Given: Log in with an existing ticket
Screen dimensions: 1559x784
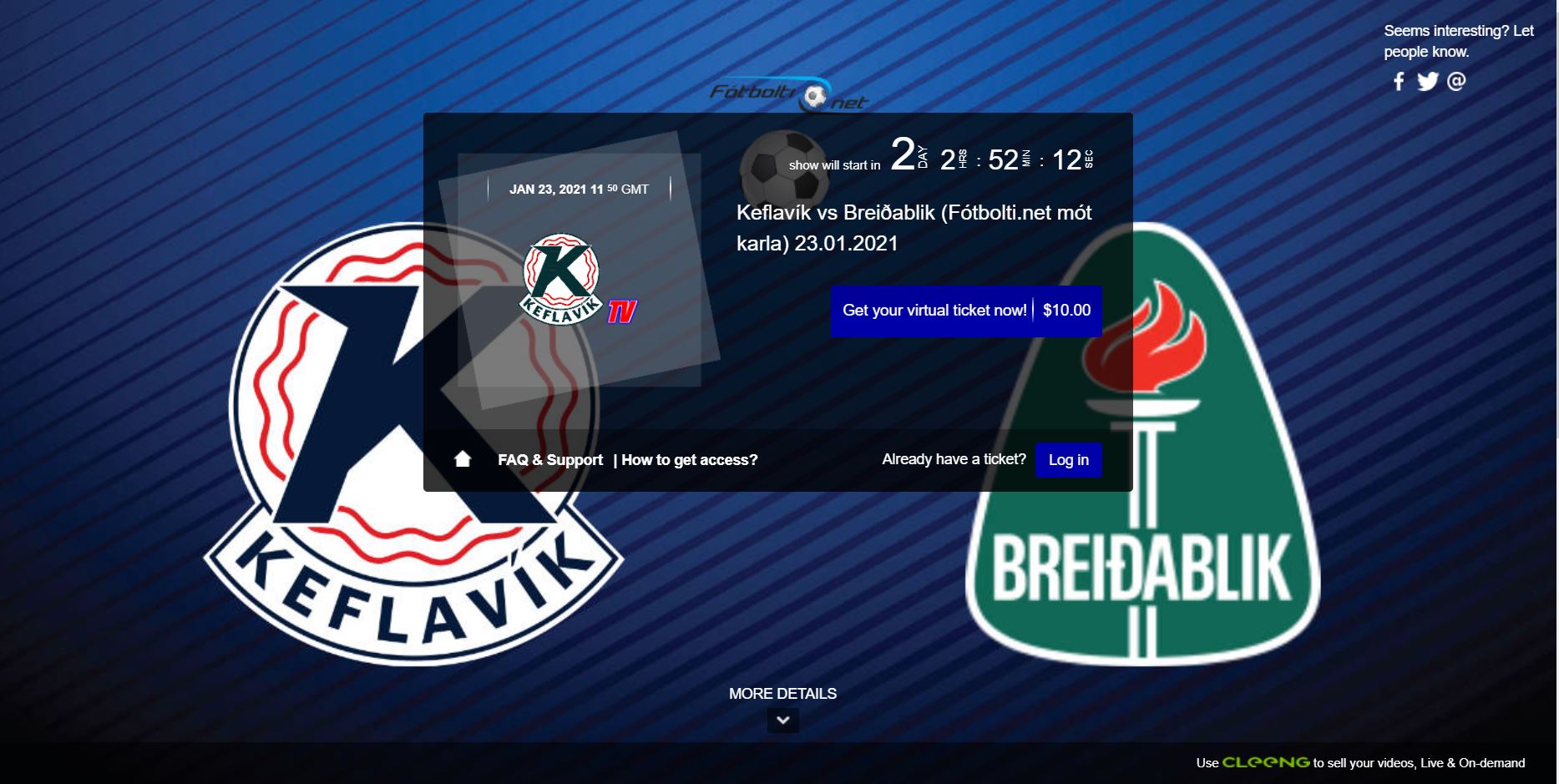Looking at the screenshot, I should tap(1068, 460).
